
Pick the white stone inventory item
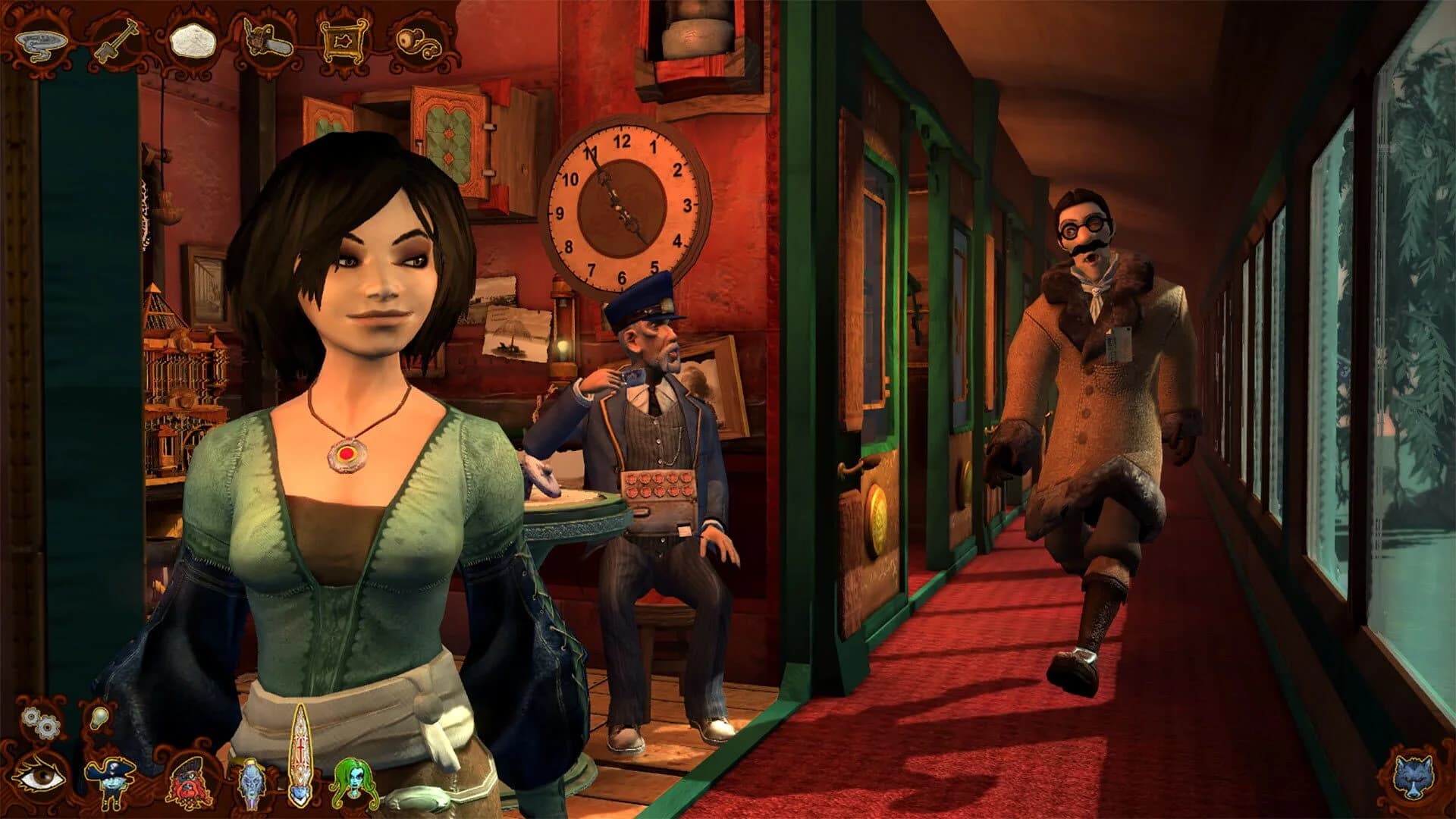click(x=192, y=39)
